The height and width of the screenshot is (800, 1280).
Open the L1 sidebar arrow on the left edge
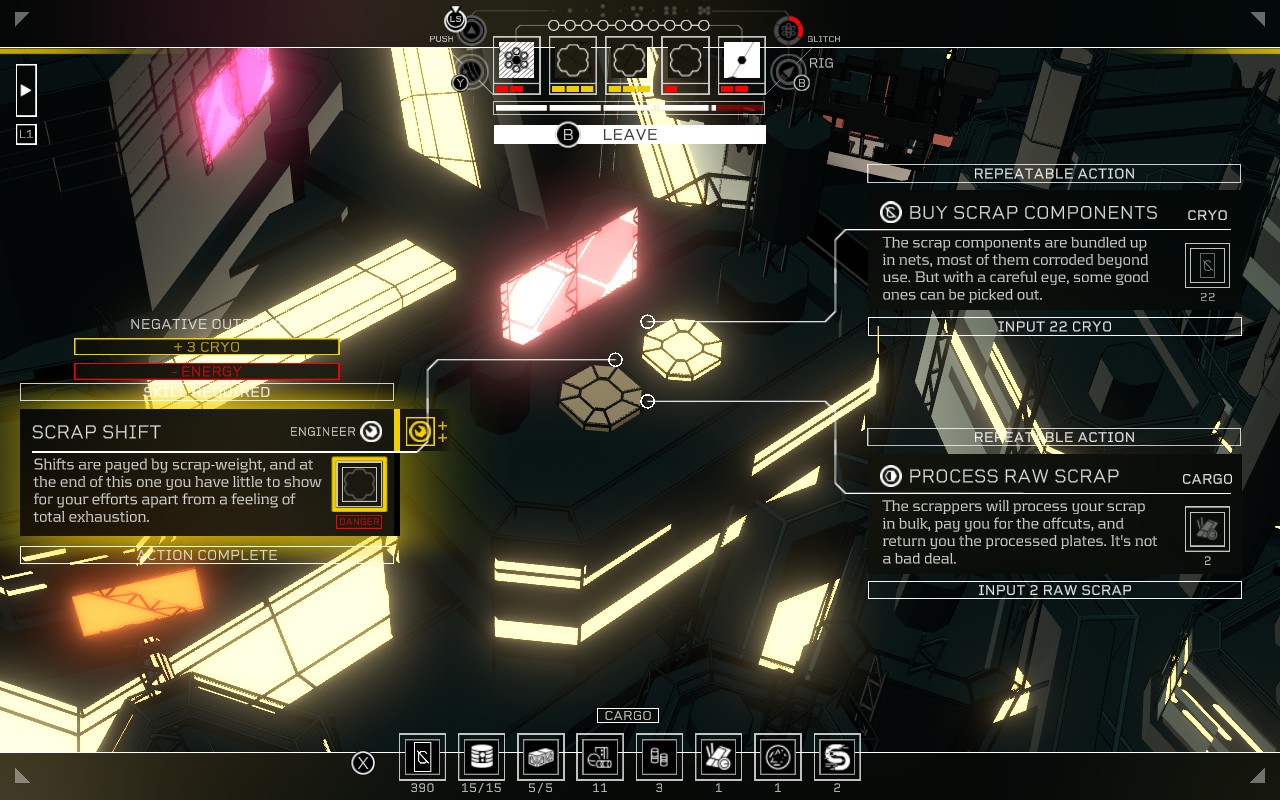point(25,90)
